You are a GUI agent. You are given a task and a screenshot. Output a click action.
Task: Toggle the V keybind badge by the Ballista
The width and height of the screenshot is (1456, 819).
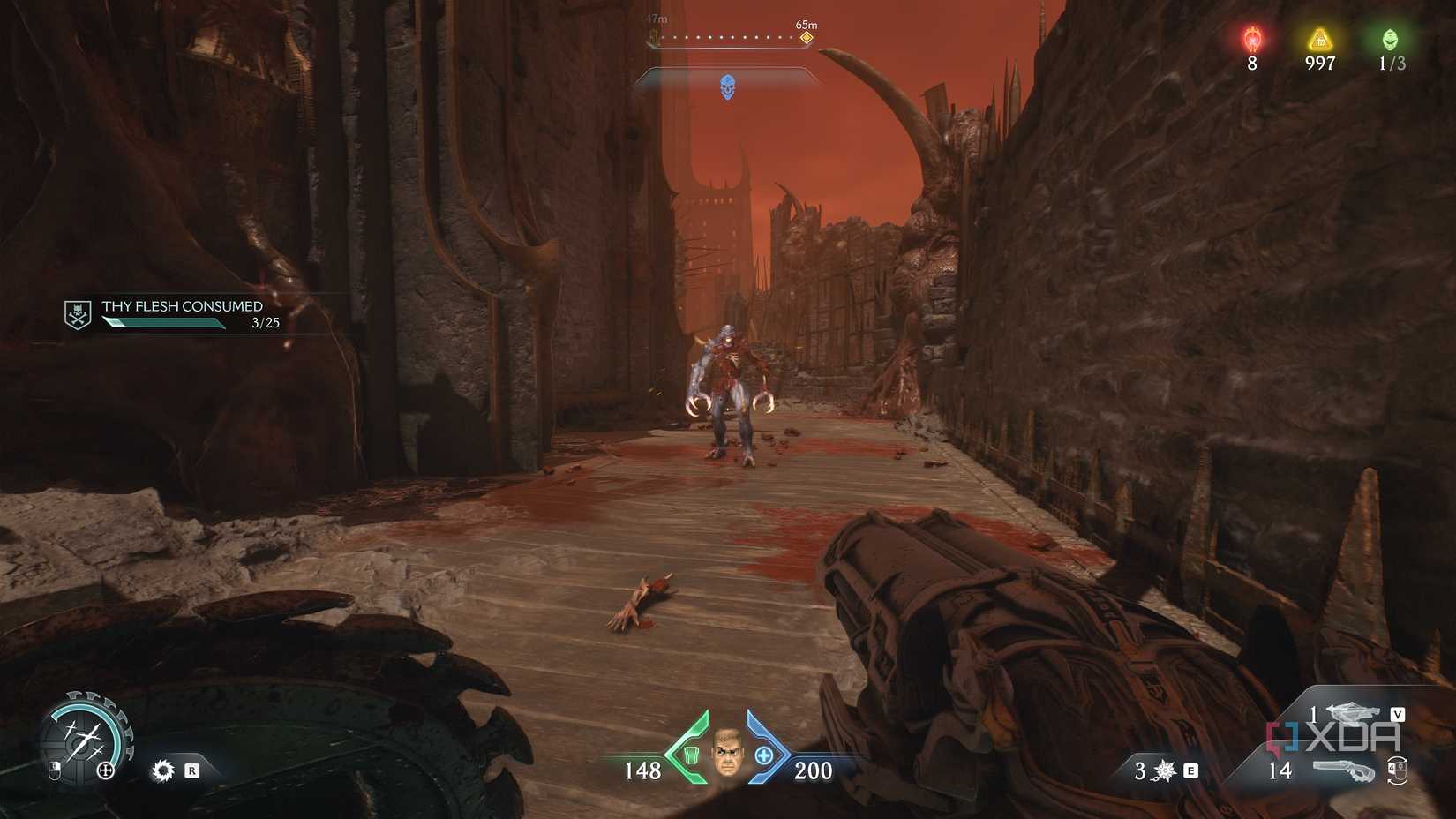pyautogui.click(x=1398, y=714)
